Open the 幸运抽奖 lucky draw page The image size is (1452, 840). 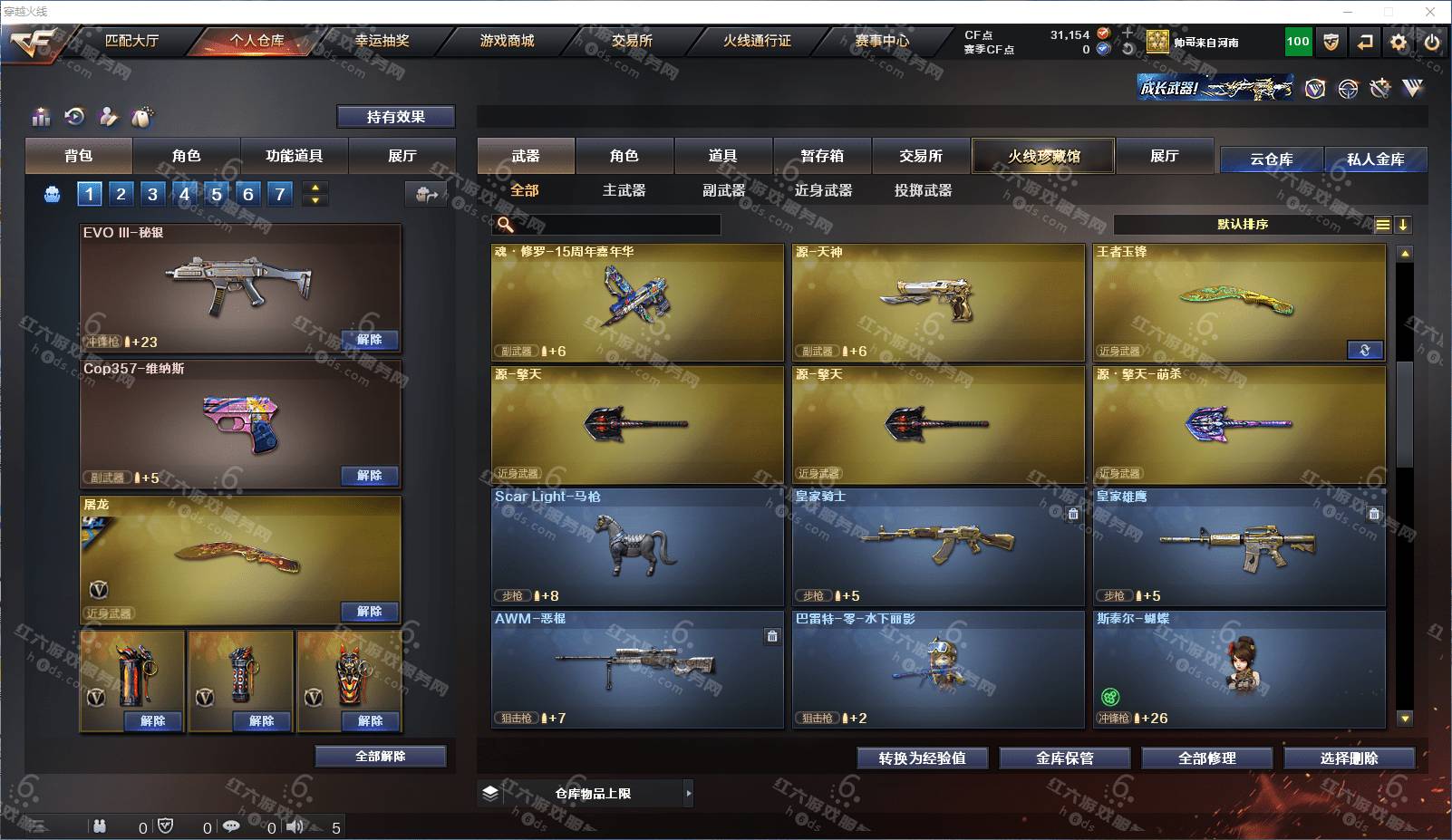click(382, 41)
